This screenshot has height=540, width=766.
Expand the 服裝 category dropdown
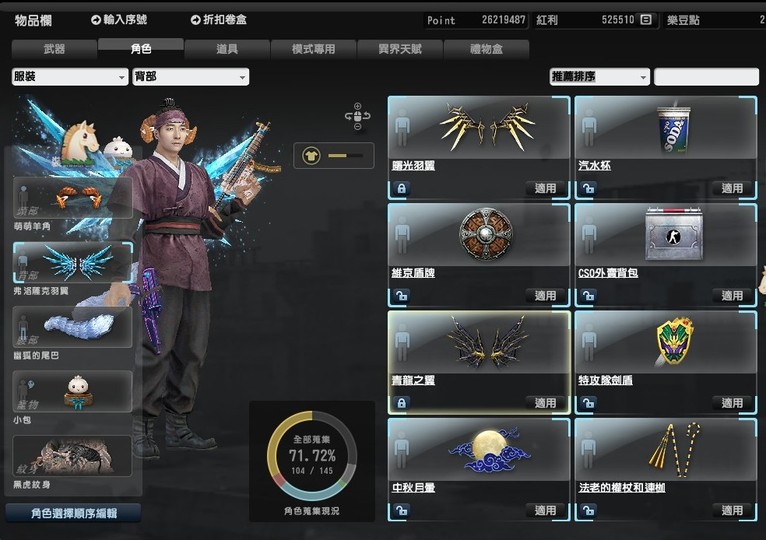(x=69, y=77)
